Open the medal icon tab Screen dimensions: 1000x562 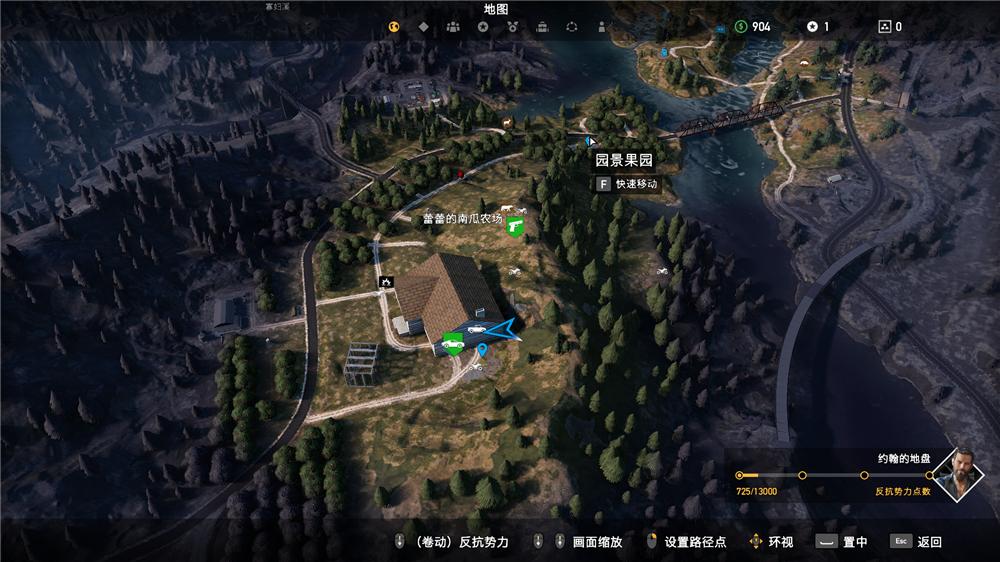(512, 27)
